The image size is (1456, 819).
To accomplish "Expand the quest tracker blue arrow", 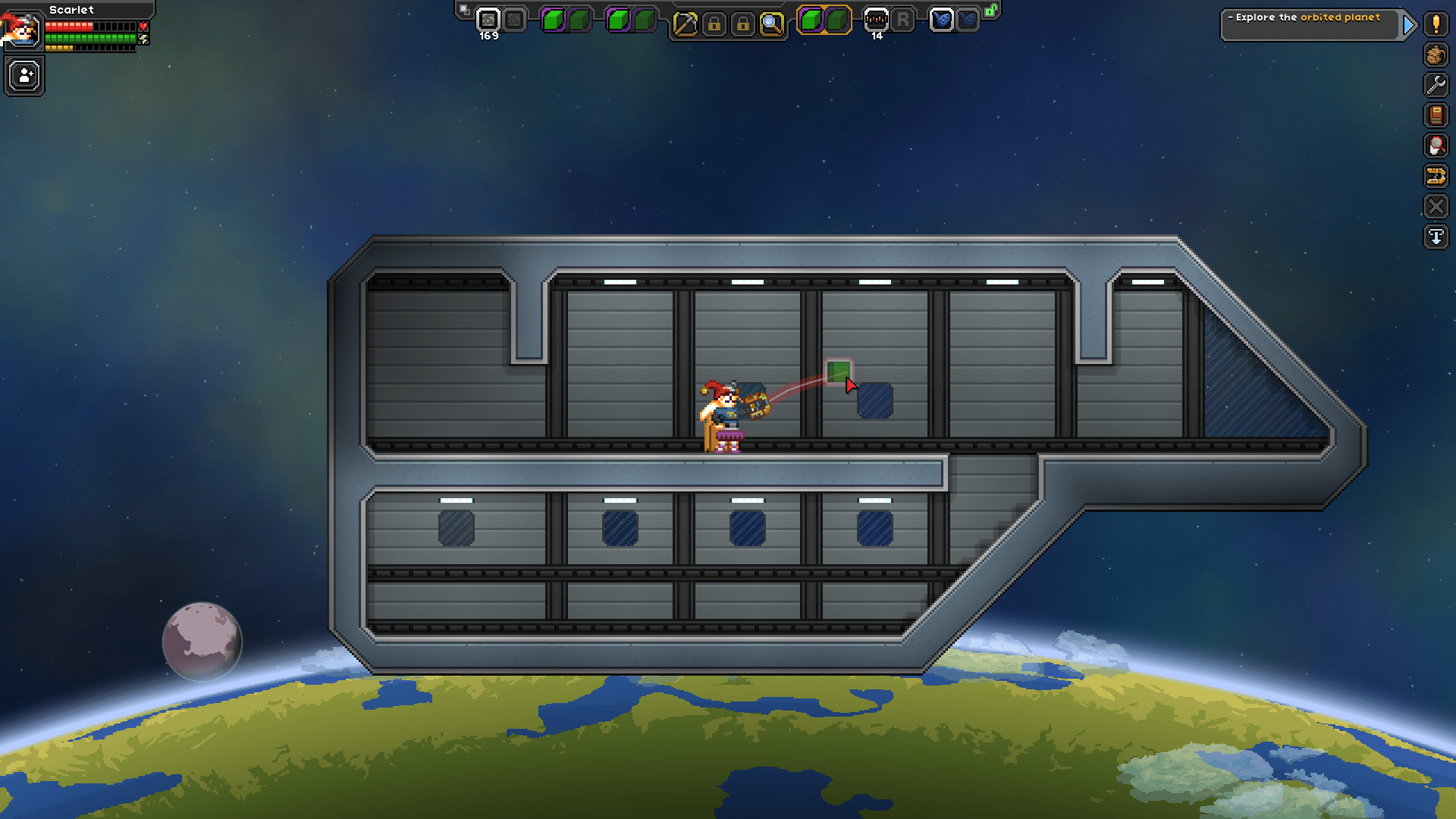I will (x=1409, y=24).
